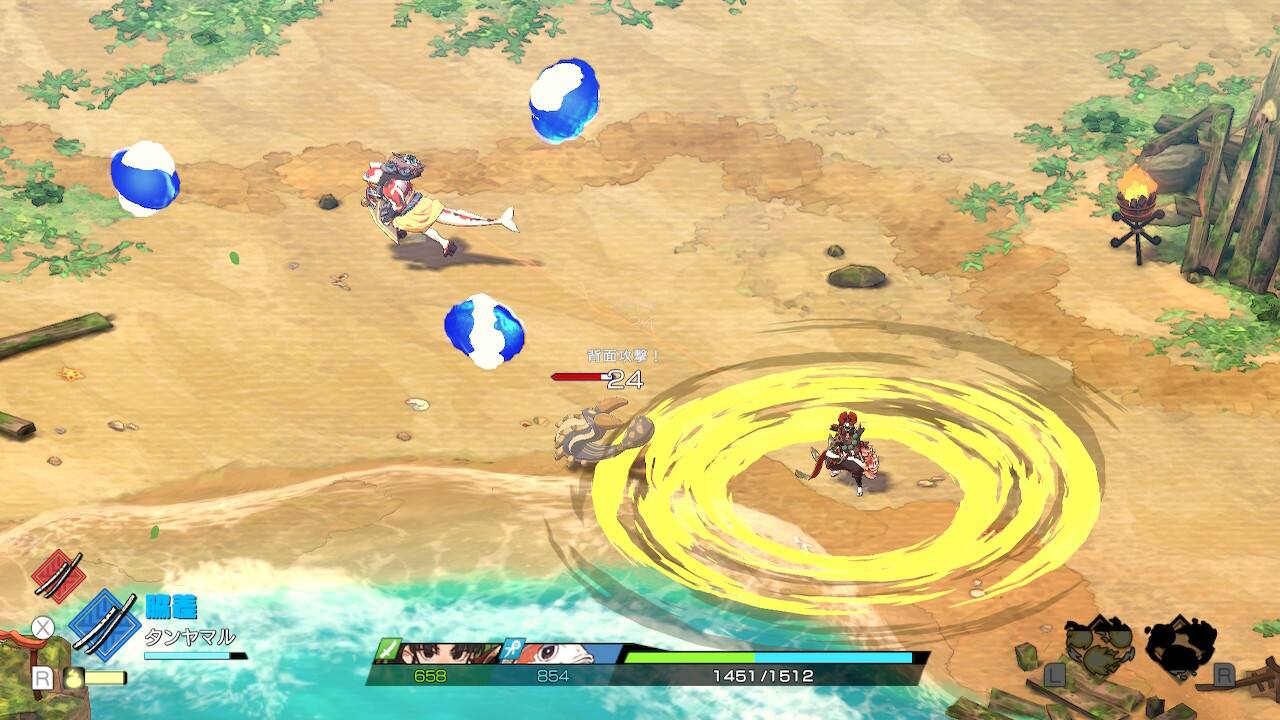Click the dark-haired swordsman character portrait
Viewport: 1280px width, 720px height.
coord(446,653)
